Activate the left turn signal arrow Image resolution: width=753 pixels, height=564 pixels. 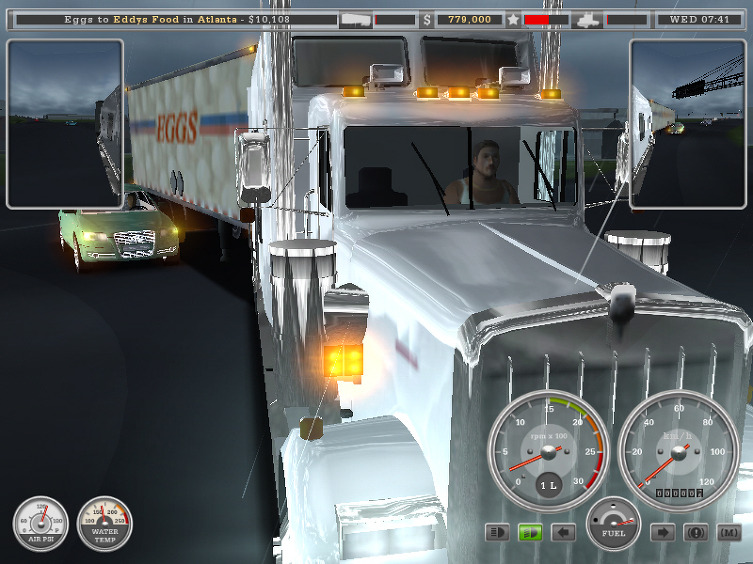(563, 533)
